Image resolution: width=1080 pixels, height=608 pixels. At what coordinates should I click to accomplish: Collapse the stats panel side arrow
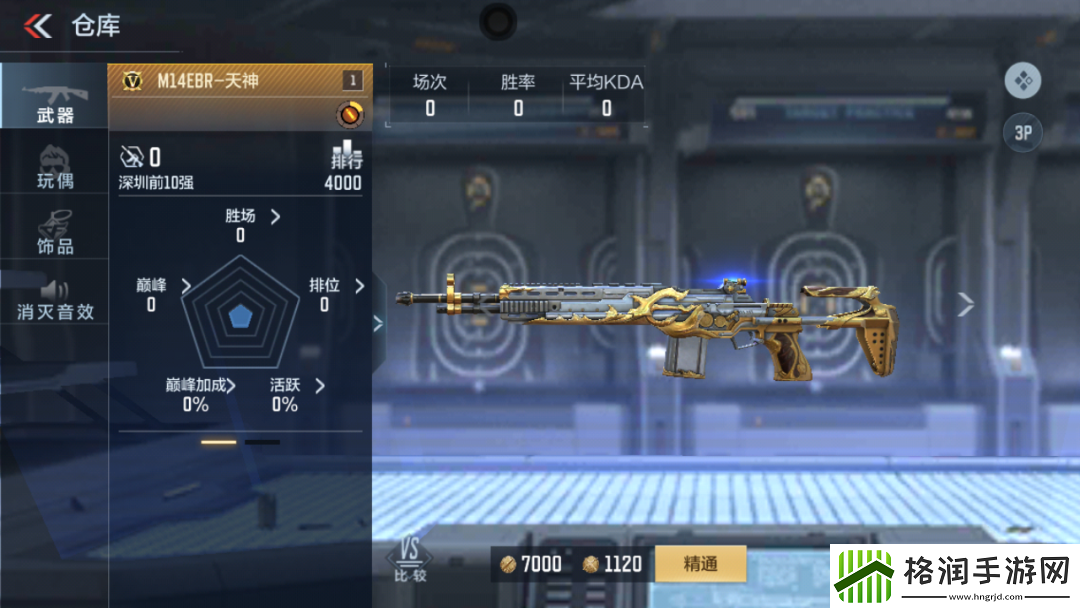tap(378, 322)
